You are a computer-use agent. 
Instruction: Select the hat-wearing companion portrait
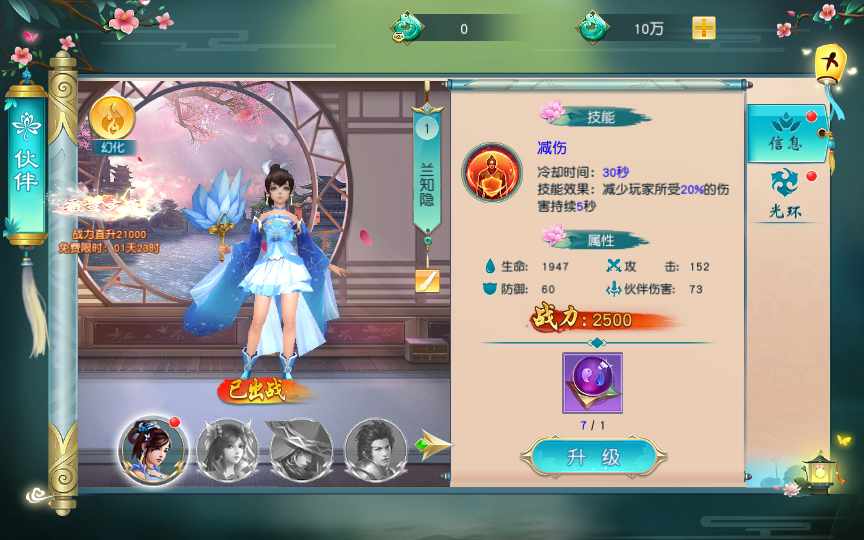(x=300, y=449)
